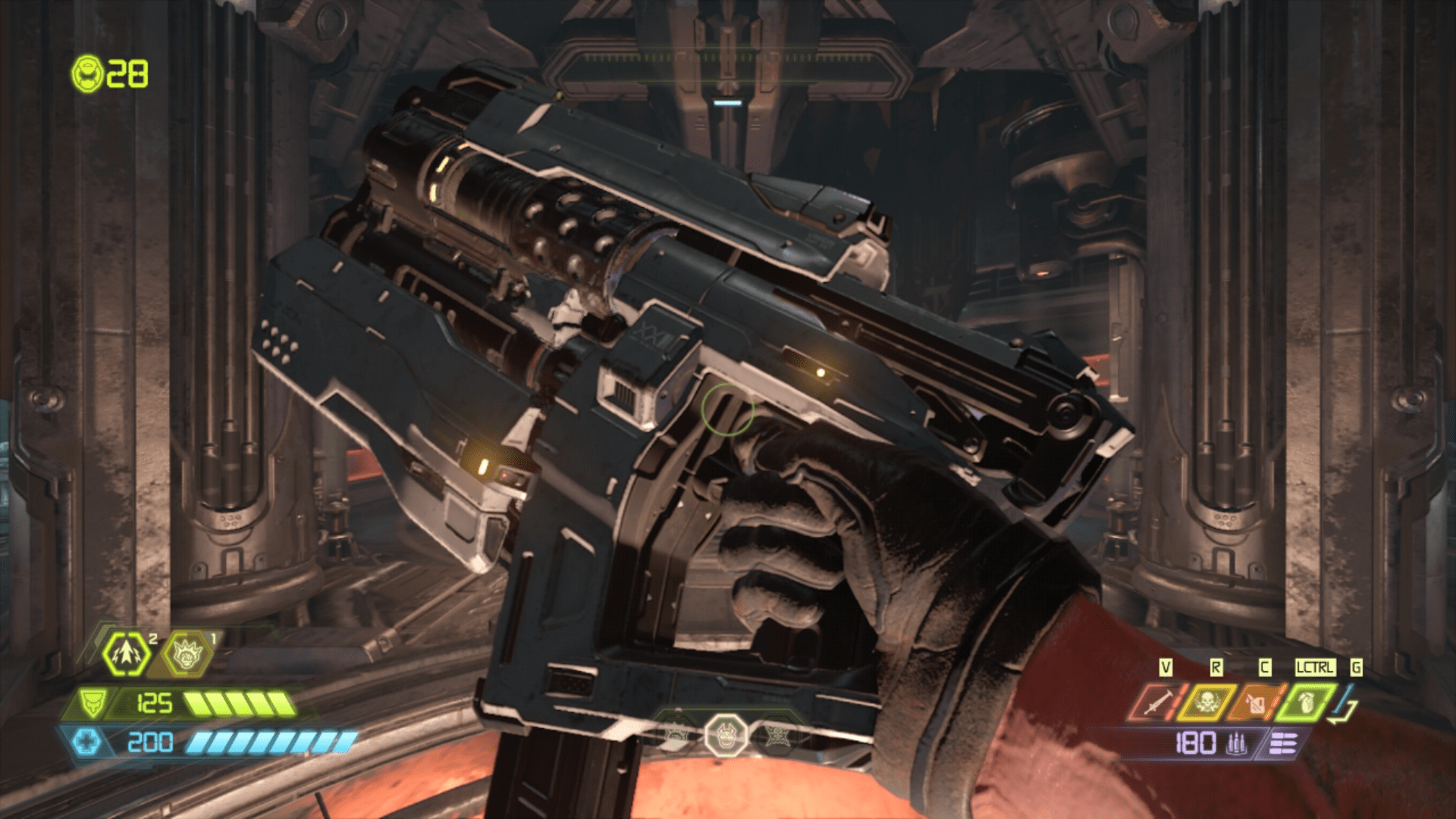This screenshot has width=1456, height=819.
Task: Click the Slayer helmet icon beside the 28 counter
Action: point(88,74)
